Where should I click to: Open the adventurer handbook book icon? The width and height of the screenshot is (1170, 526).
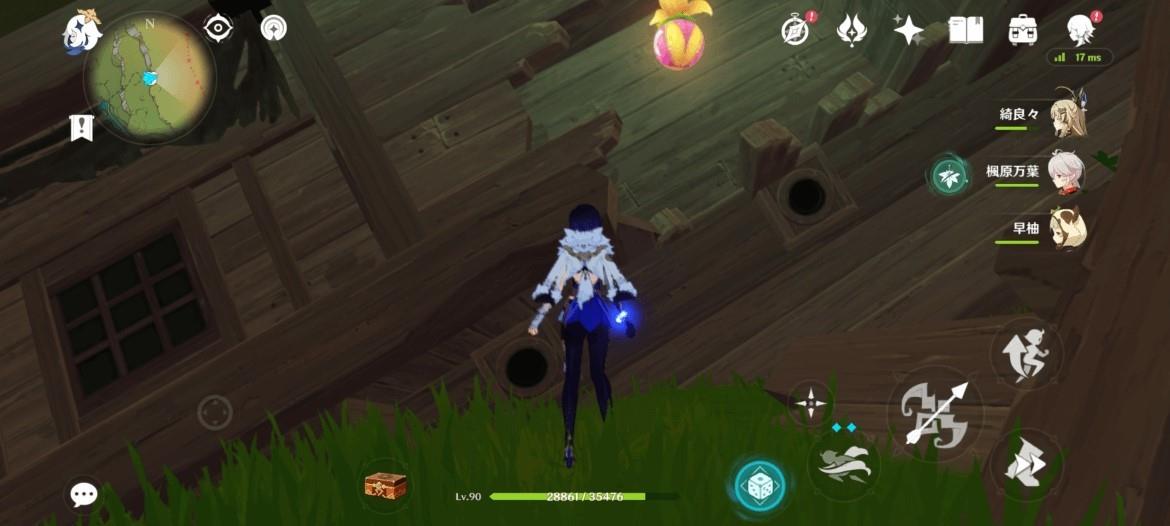pos(966,30)
